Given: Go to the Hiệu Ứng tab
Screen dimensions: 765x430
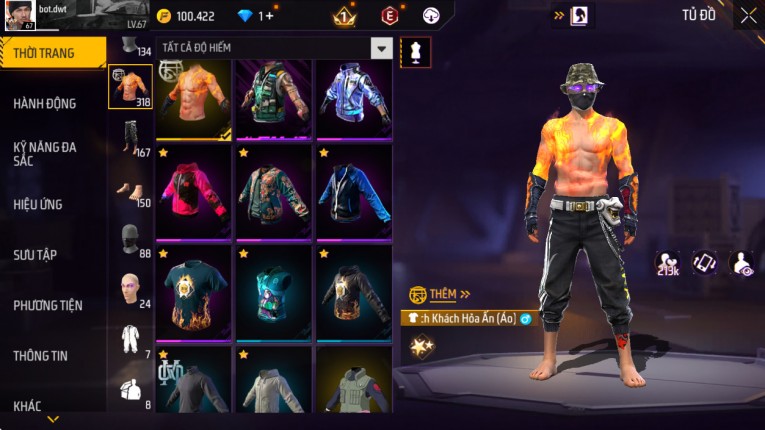Looking at the screenshot, I should pyautogui.click(x=38, y=204).
